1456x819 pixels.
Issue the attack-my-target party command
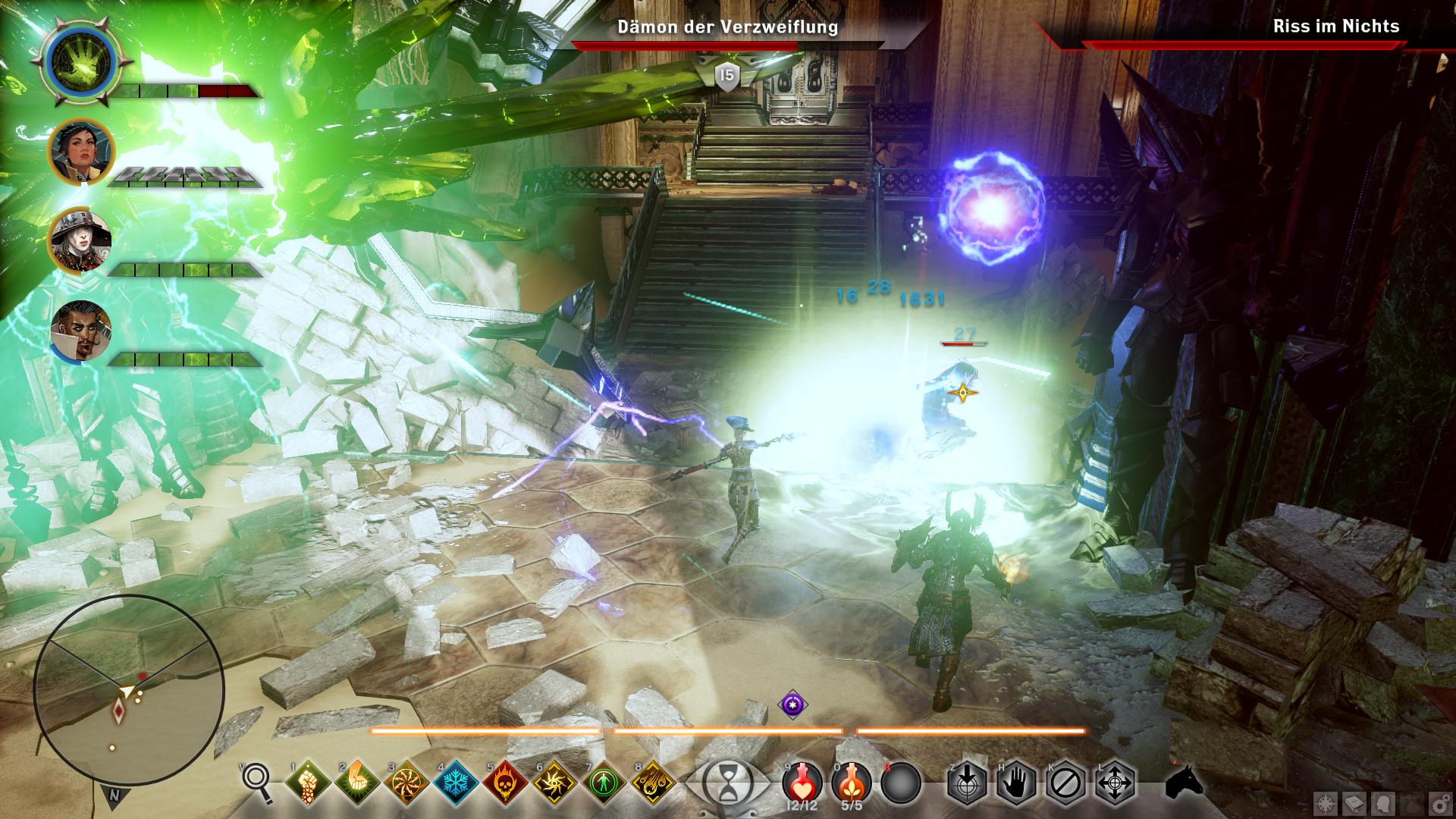966,782
